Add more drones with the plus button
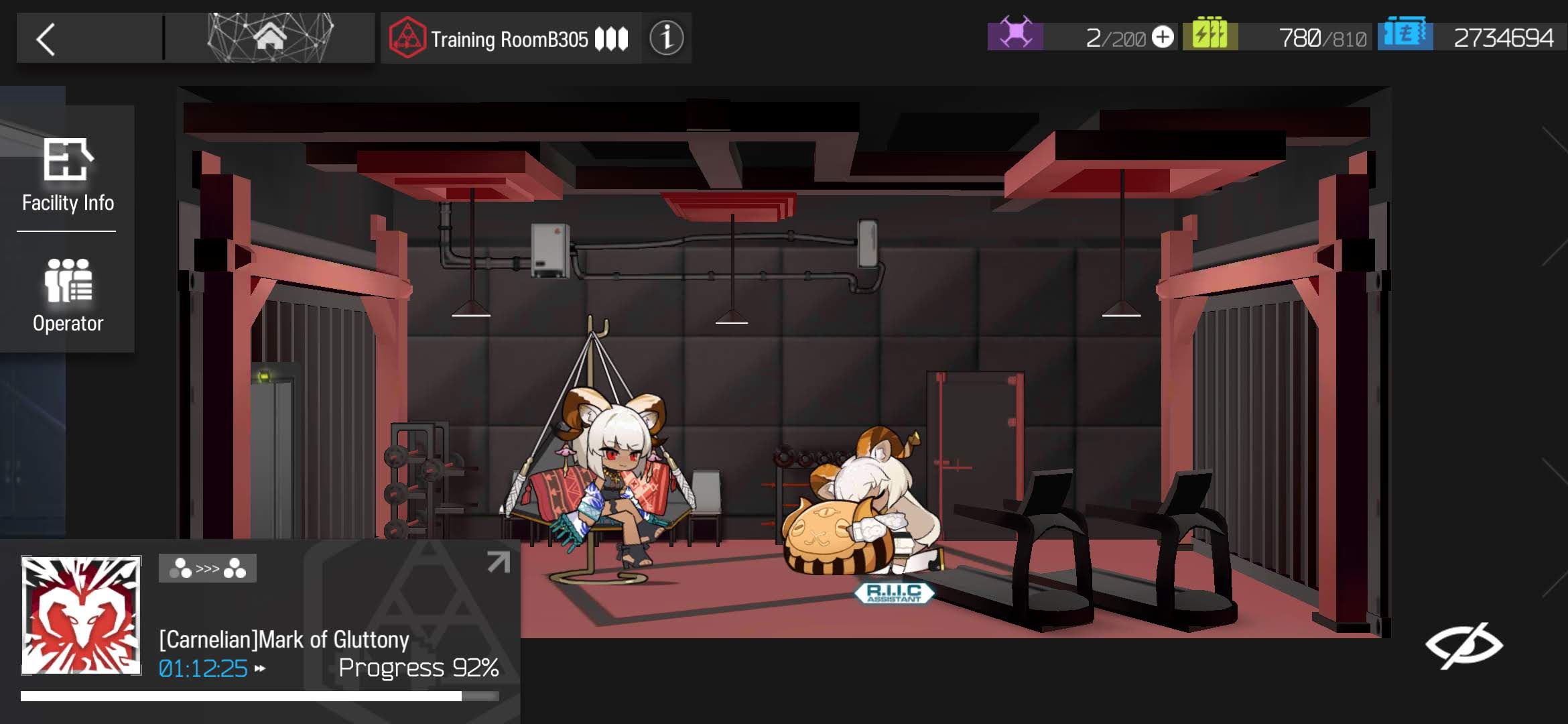The height and width of the screenshot is (724, 1568). click(x=1163, y=37)
